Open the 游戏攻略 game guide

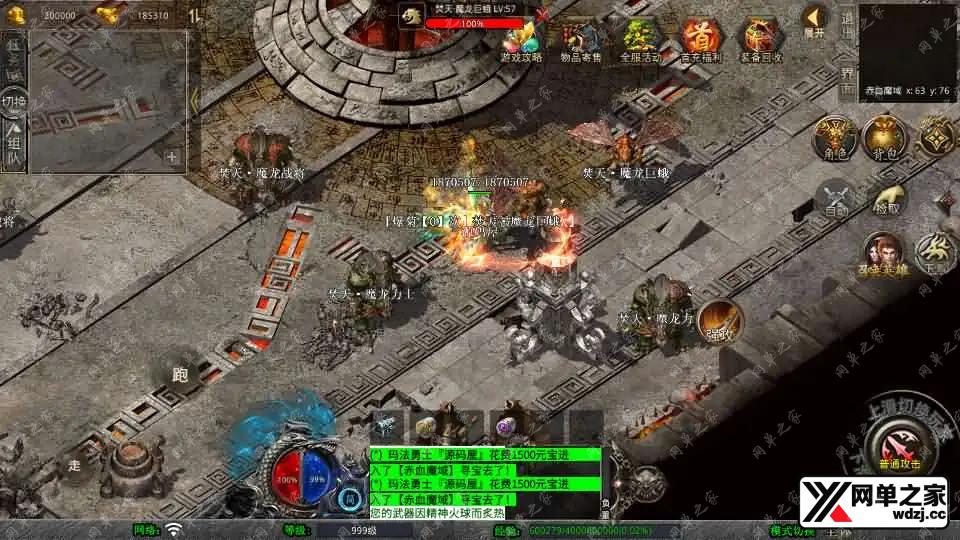coord(521,40)
